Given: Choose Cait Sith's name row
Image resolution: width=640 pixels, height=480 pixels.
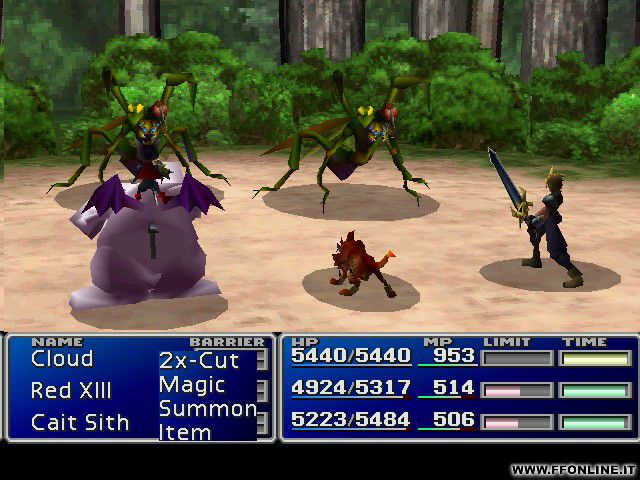Looking at the screenshot, I should click(x=80, y=422).
